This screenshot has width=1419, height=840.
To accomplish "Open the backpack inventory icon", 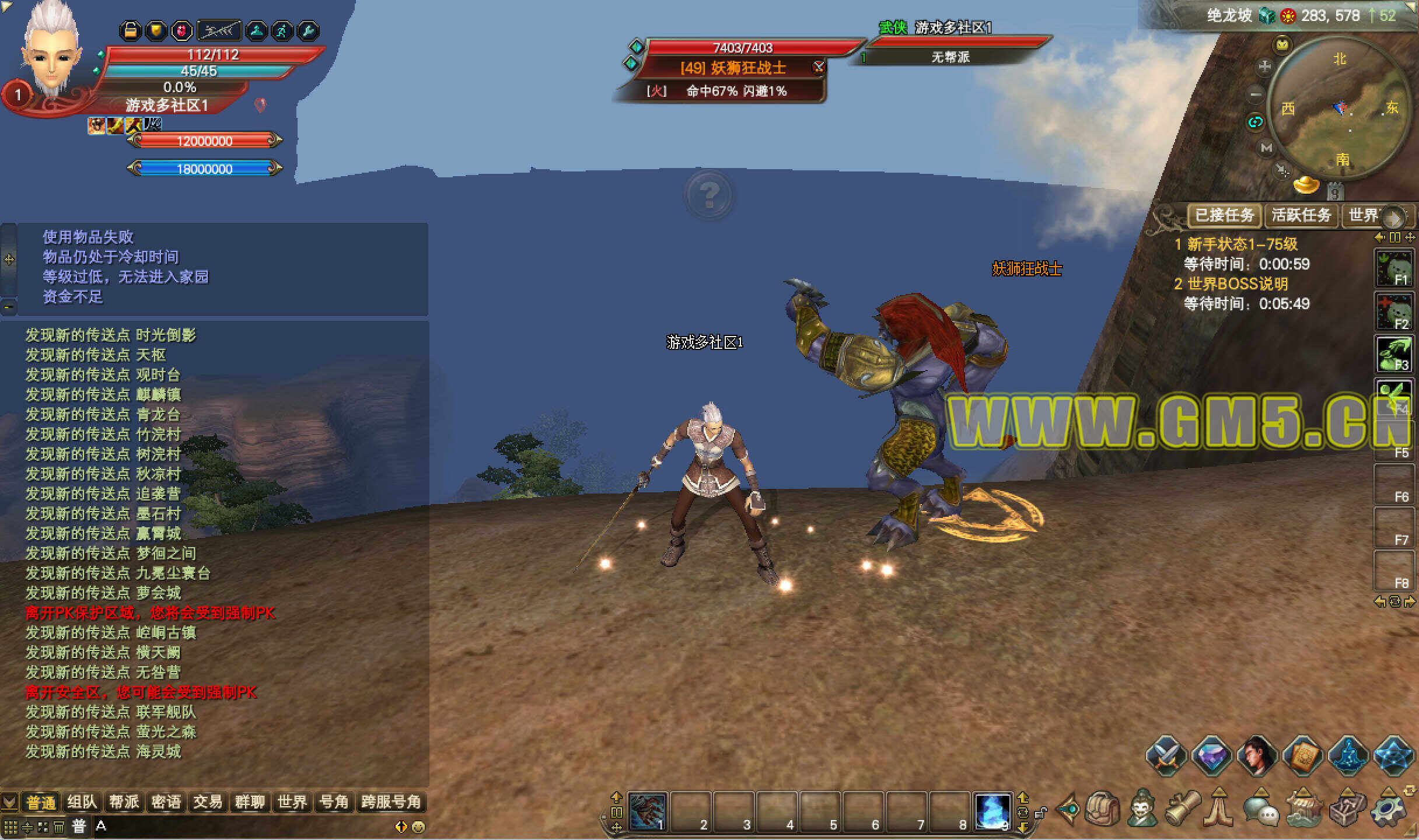I will (1102, 809).
